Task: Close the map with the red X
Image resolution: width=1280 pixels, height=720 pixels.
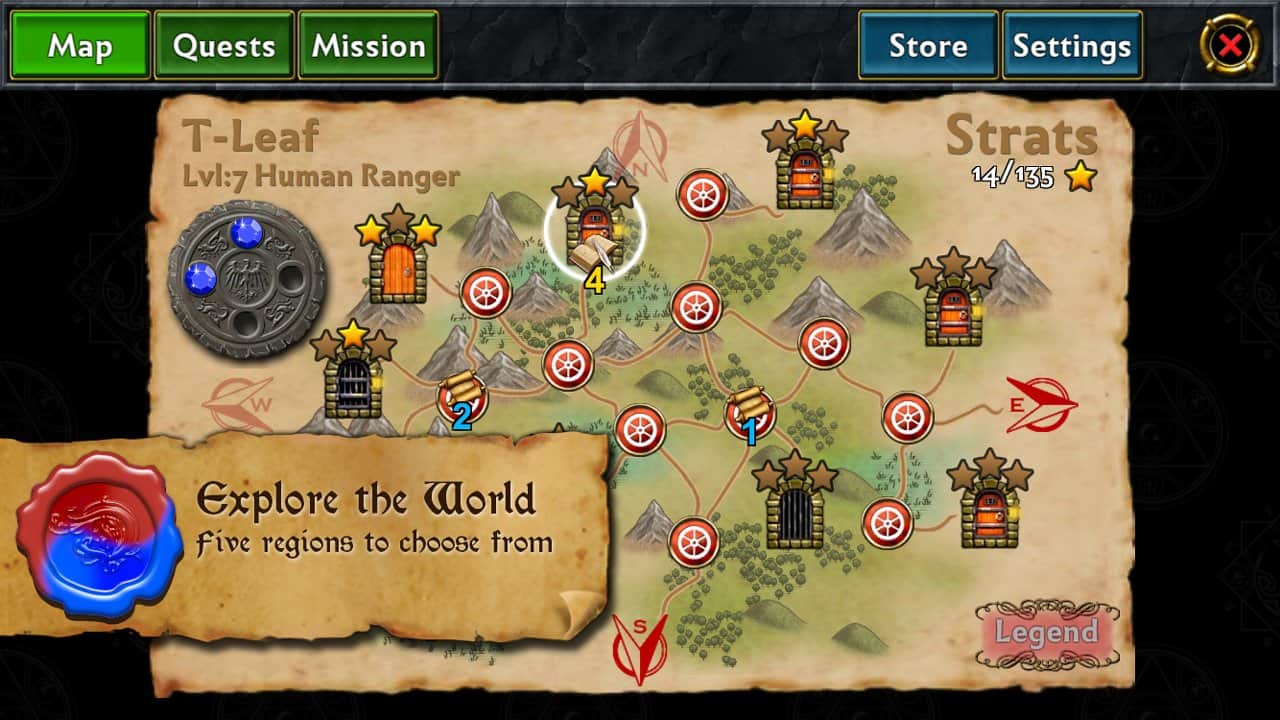Action: pyautogui.click(x=1230, y=45)
